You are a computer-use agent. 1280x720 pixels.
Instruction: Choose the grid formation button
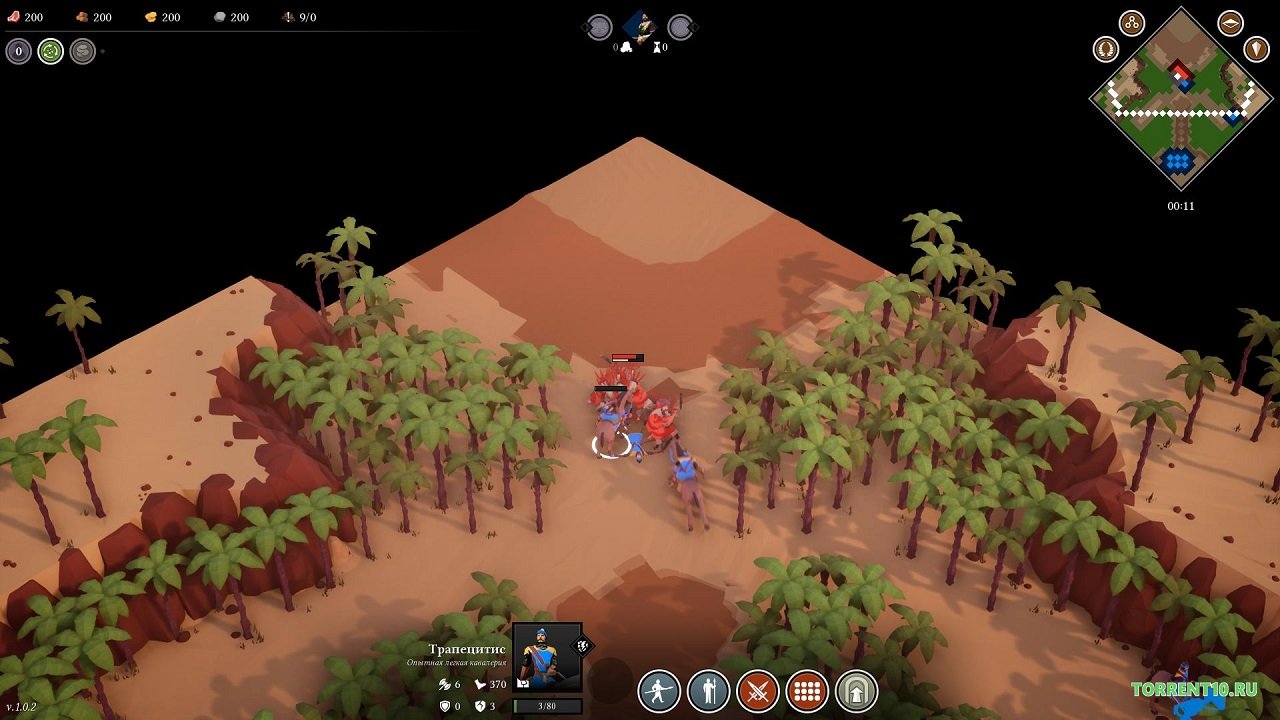[807, 691]
